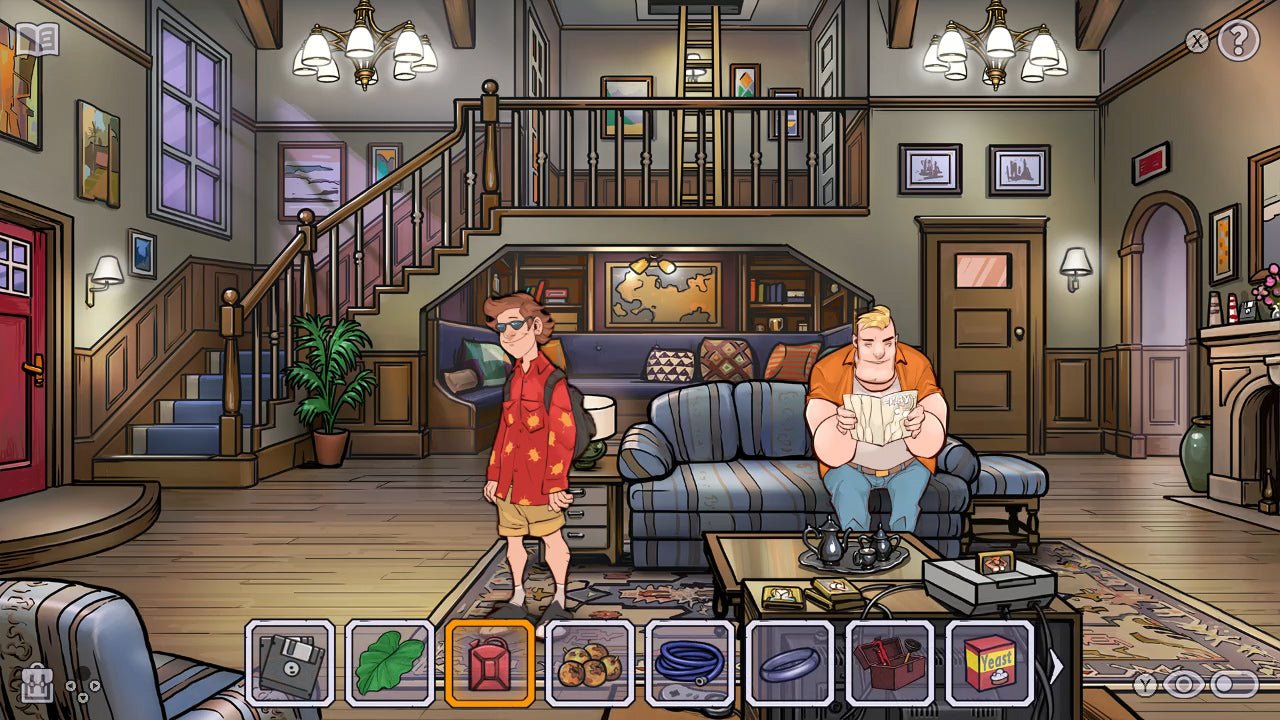Click the small down arrow near the backpack
The width and height of the screenshot is (1280, 720).
pos(83,698)
